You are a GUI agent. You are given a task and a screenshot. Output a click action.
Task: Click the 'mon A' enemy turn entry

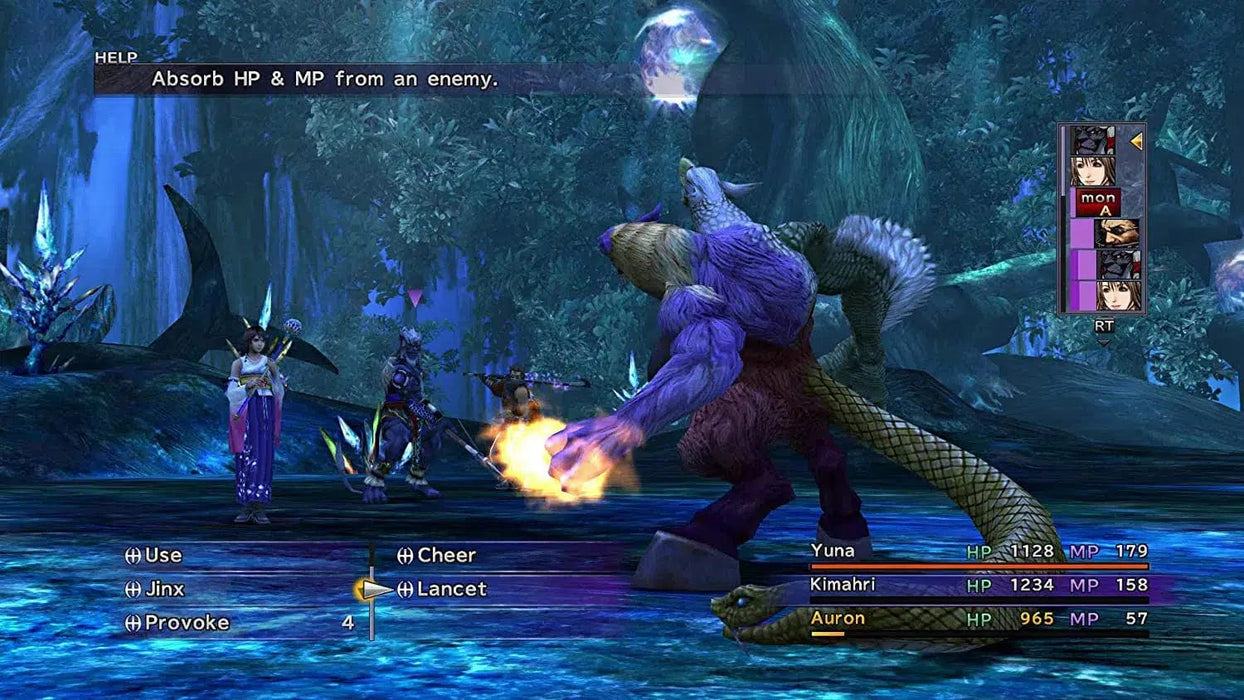point(1098,203)
